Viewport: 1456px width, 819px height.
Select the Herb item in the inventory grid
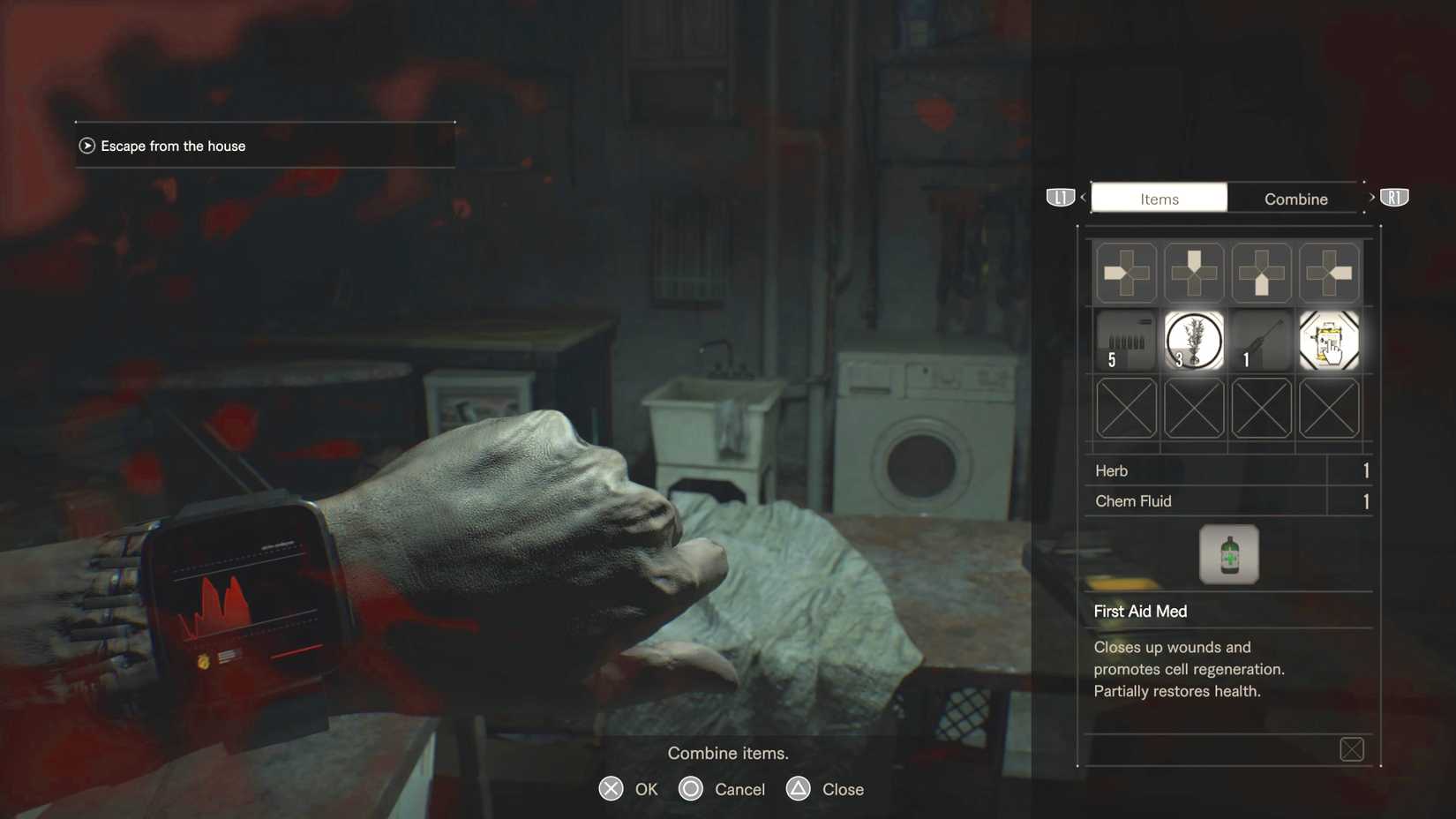click(1193, 342)
